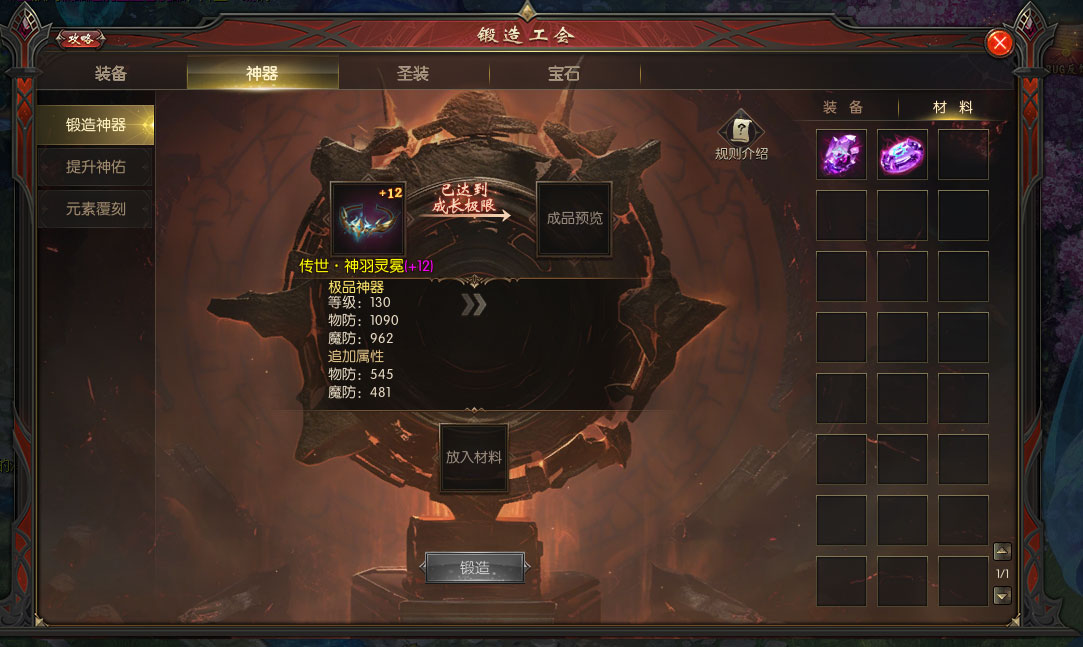Go to the next bag page arrow
This screenshot has width=1083, height=647.
(x=1002, y=595)
